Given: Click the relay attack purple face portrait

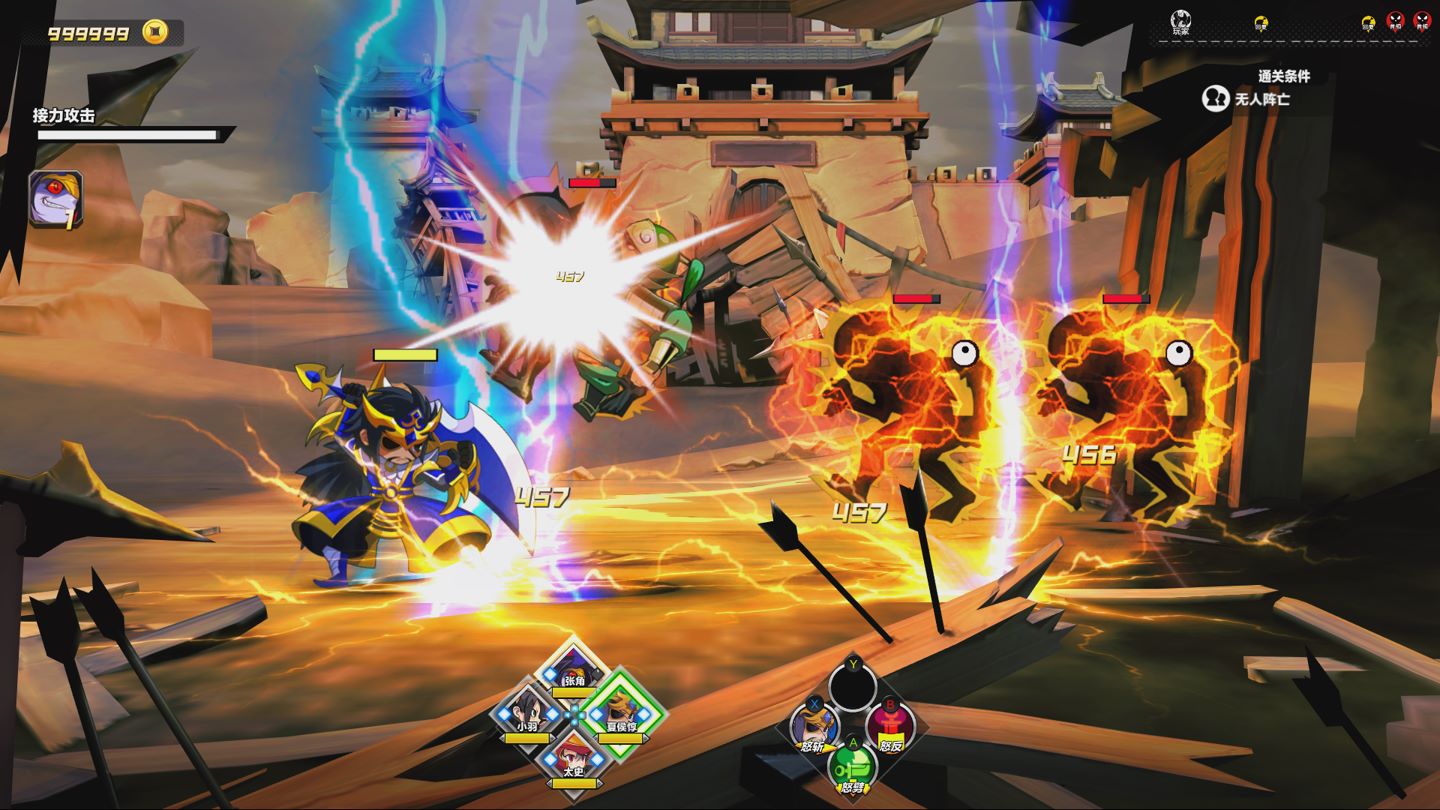Looking at the screenshot, I should tap(56, 199).
